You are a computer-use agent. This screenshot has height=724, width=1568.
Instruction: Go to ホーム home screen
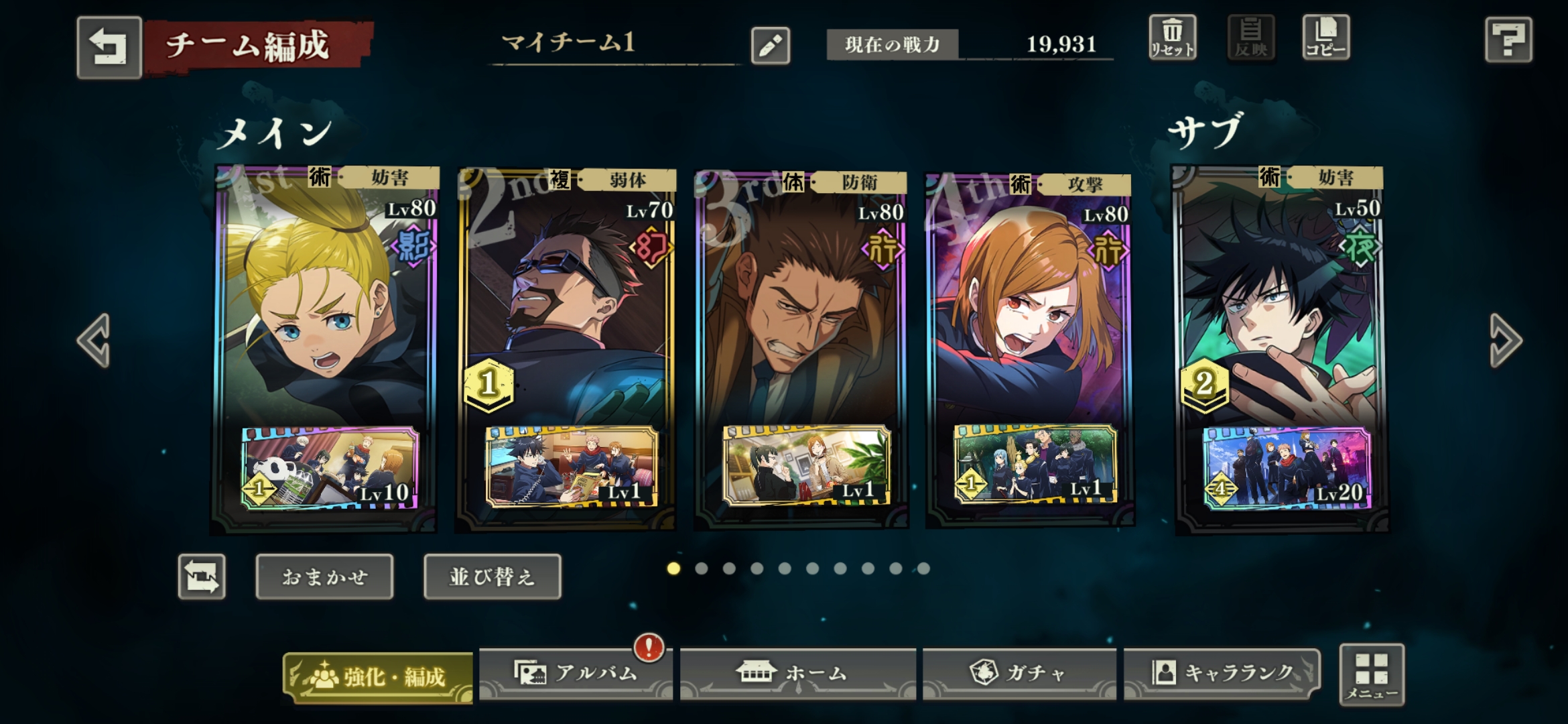point(797,673)
